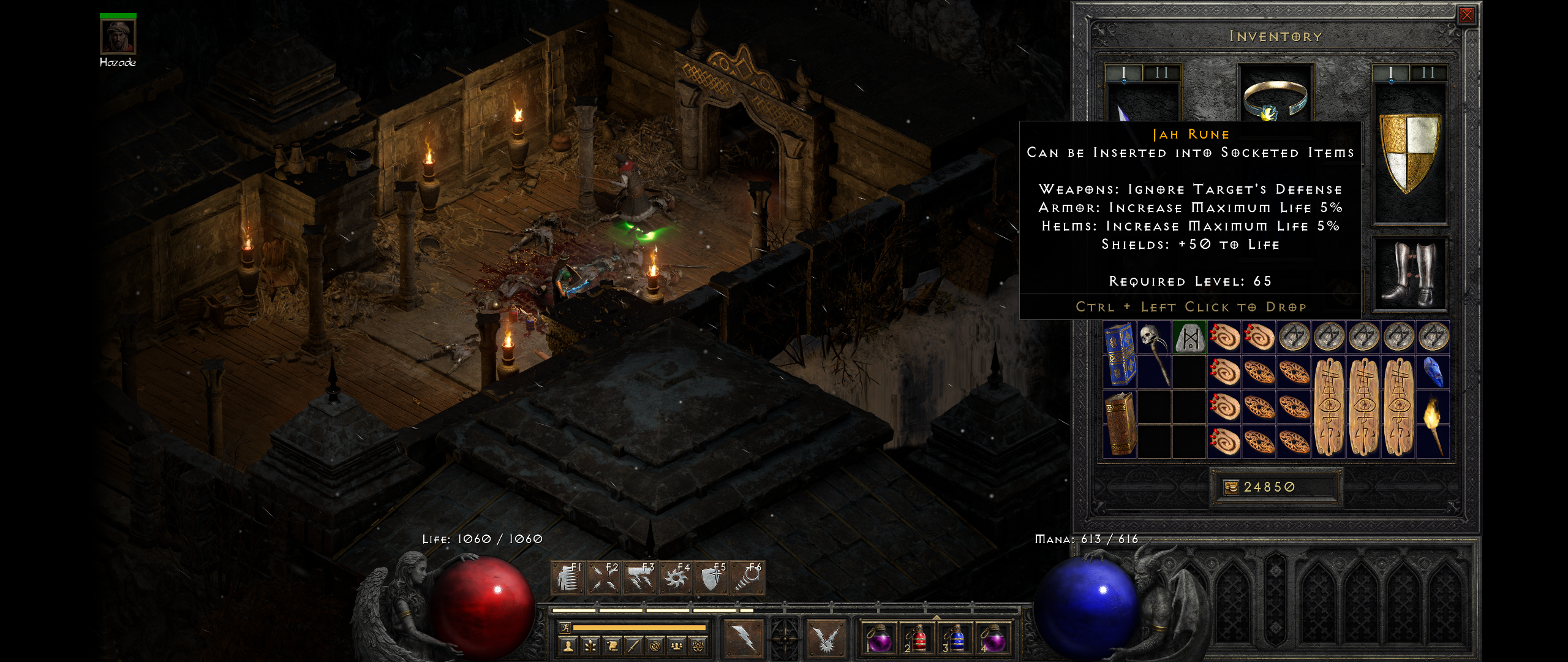Image resolution: width=1568 pixels, height=662 pixels.
Task: Toggle the run/walk button
Action: [566, 628]
